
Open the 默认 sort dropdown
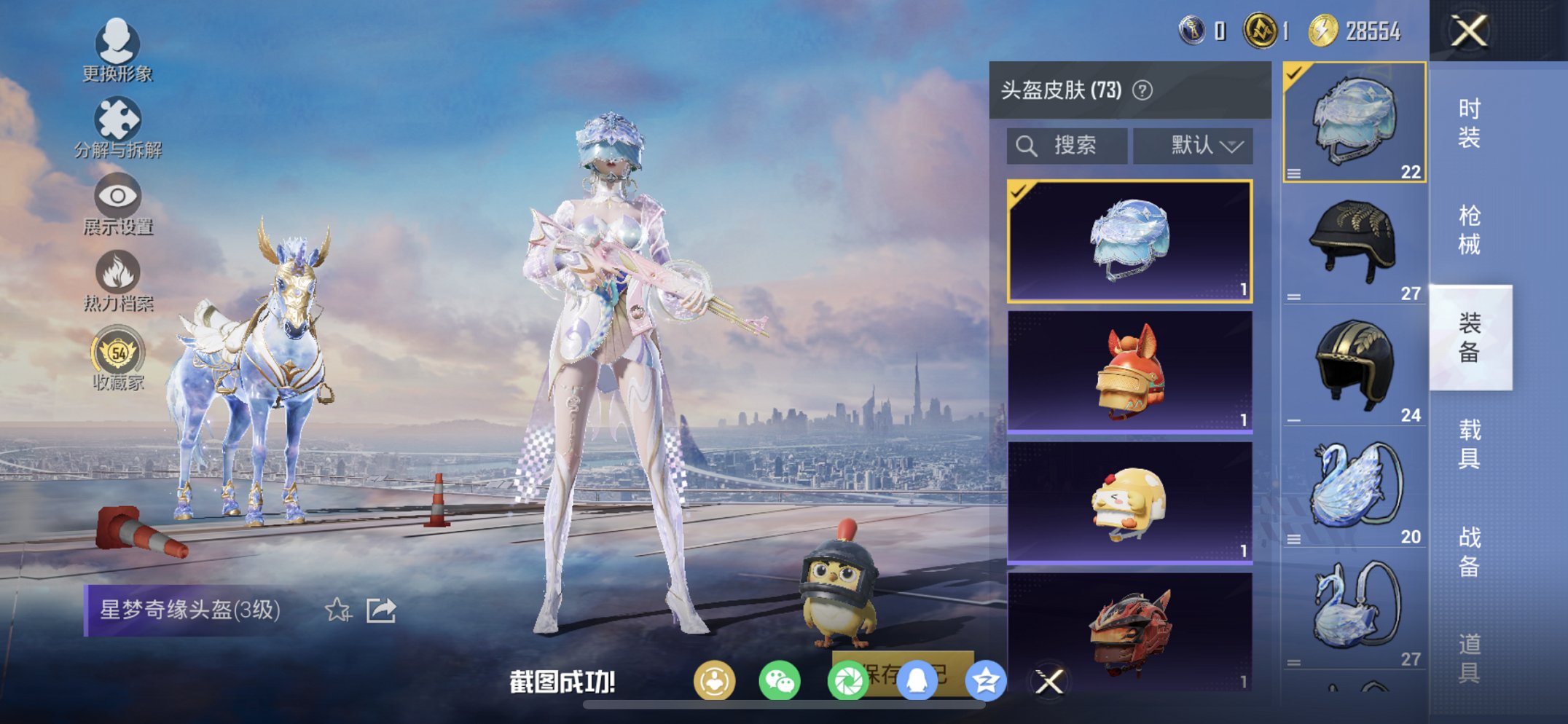(1193, 145)
